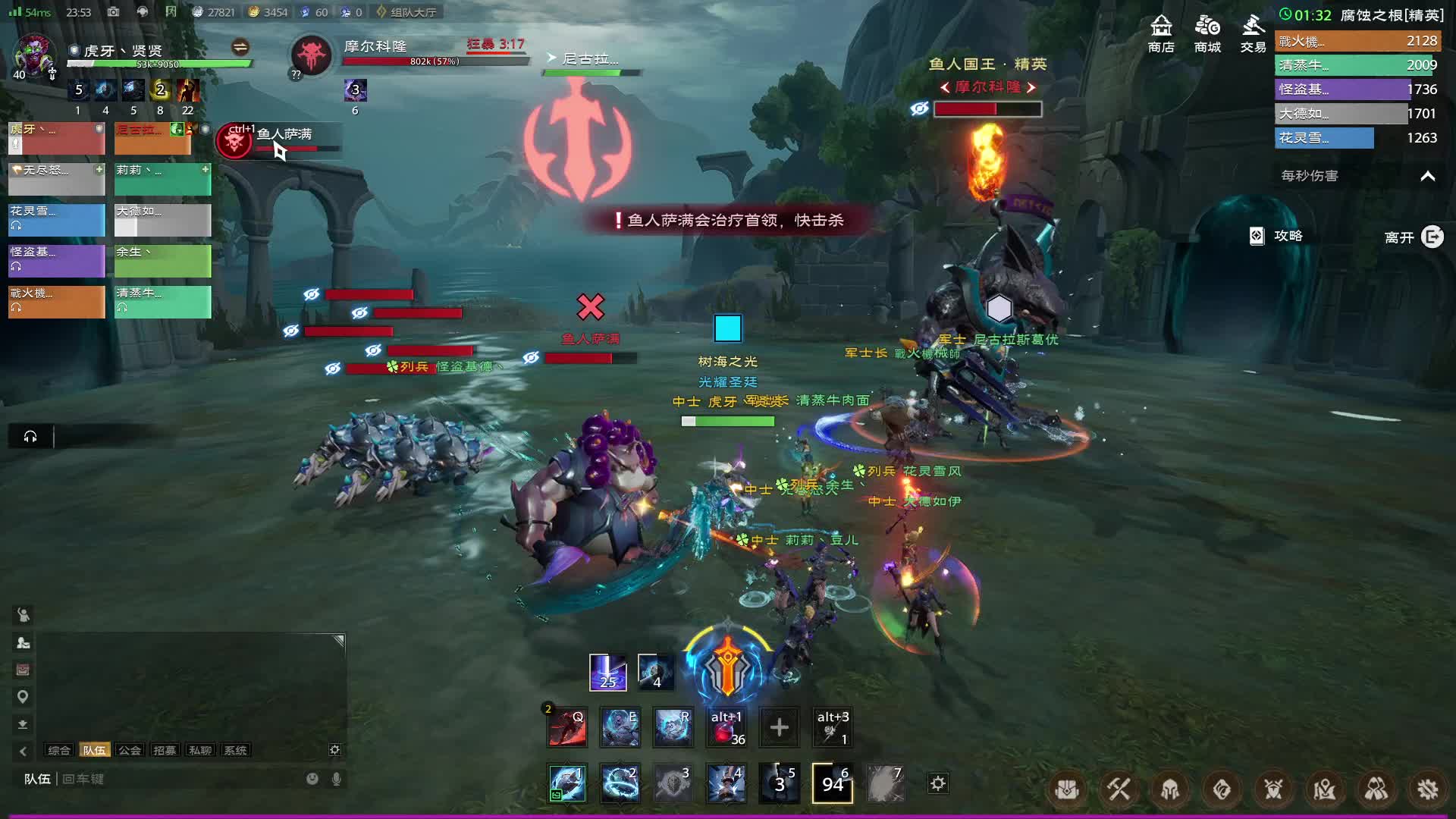The image size is (1456, 819).
Task: Open the skill bar gear settings
Action: click(x=938, y=783)
